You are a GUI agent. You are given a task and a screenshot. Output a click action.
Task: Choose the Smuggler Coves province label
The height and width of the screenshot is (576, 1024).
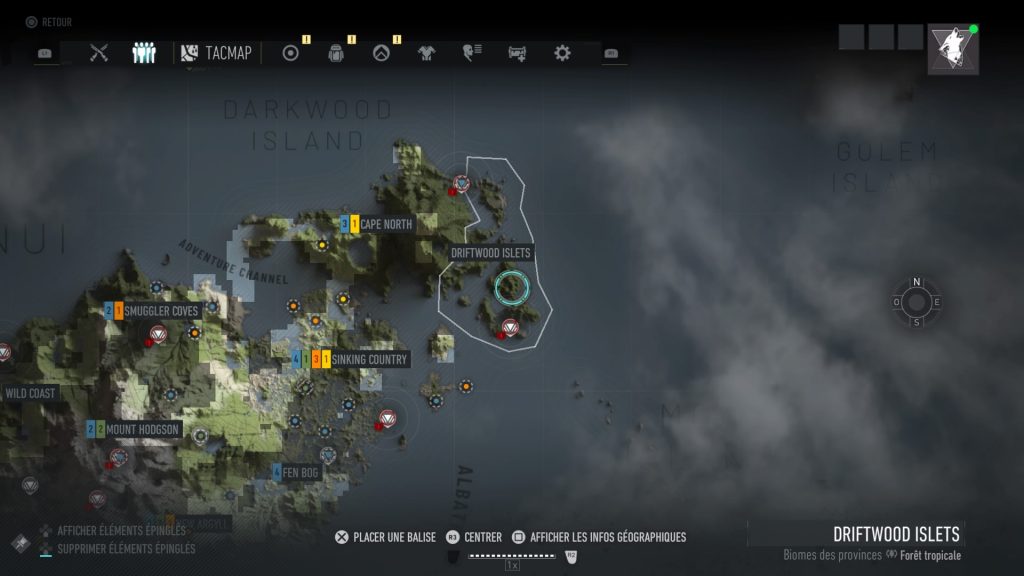click(162, 311)
